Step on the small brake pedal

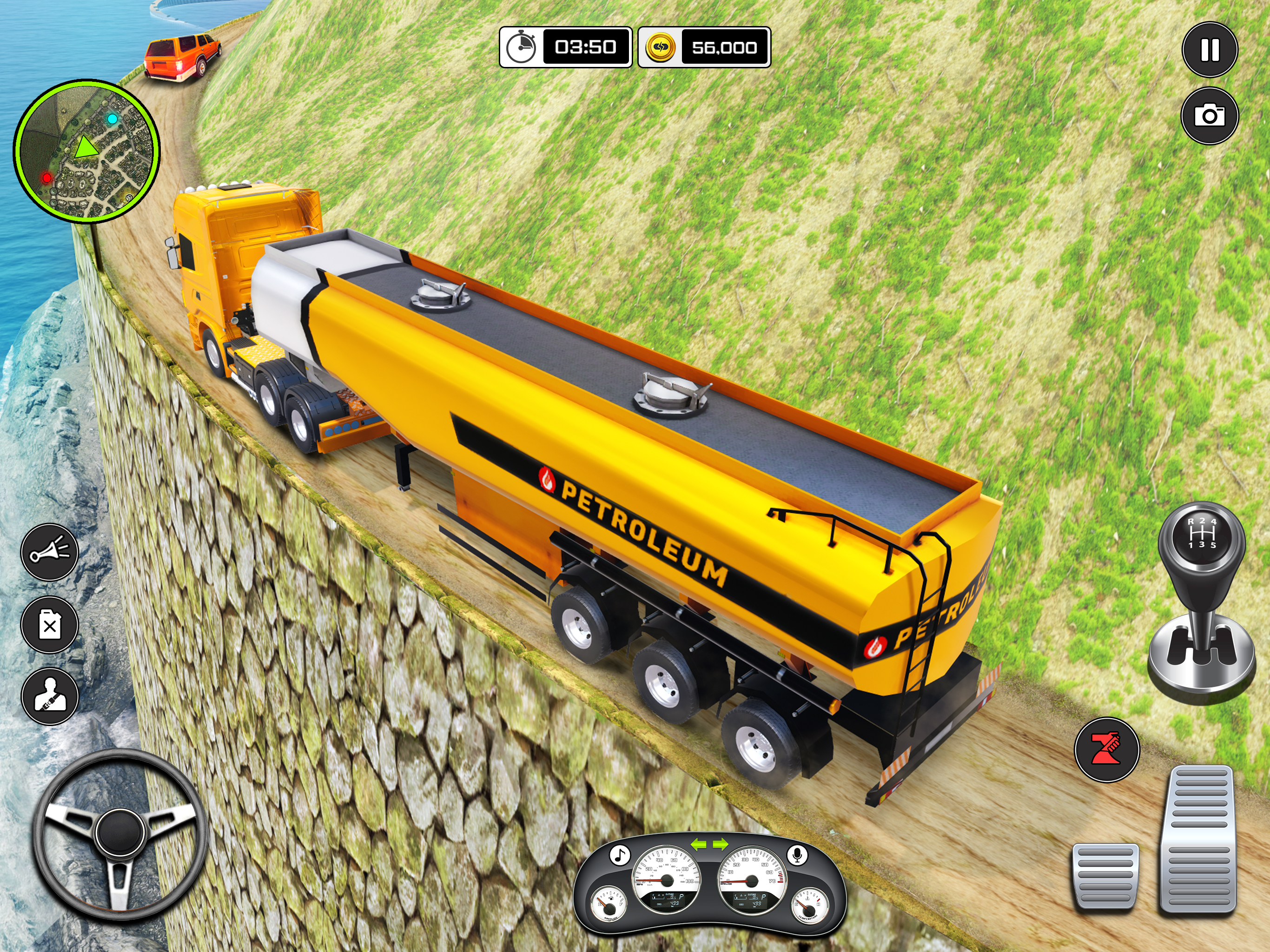pyautogui.click(x=1105, y=876)
